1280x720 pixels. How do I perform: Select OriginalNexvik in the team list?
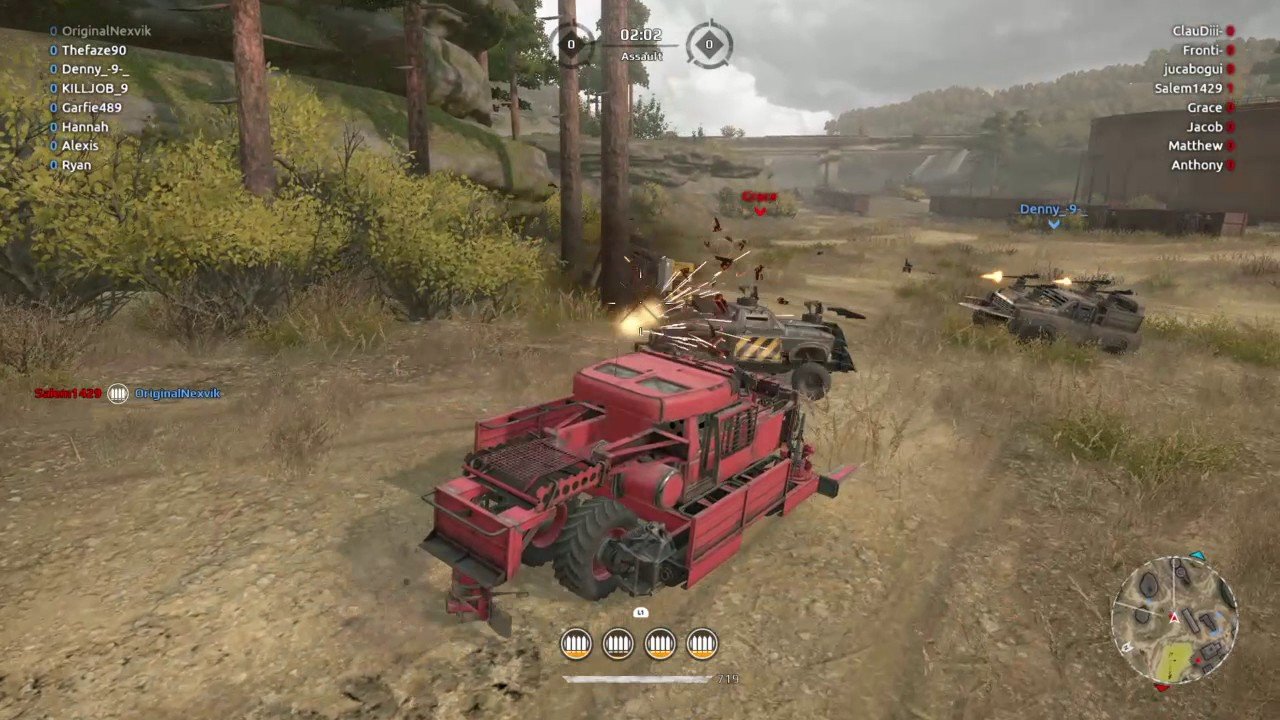click(x=106, y=31)
